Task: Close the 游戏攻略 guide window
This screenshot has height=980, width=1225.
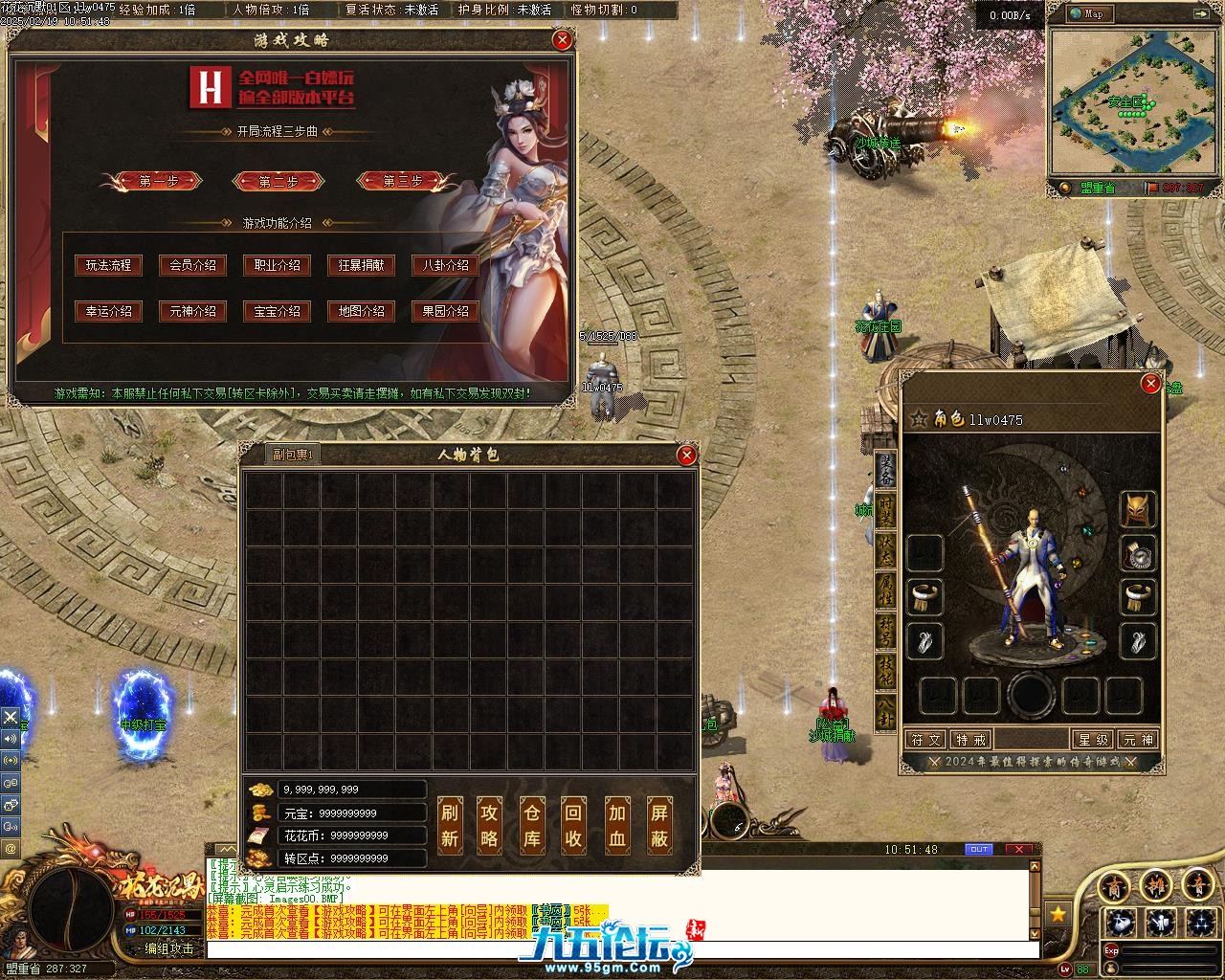Action: 563,40
